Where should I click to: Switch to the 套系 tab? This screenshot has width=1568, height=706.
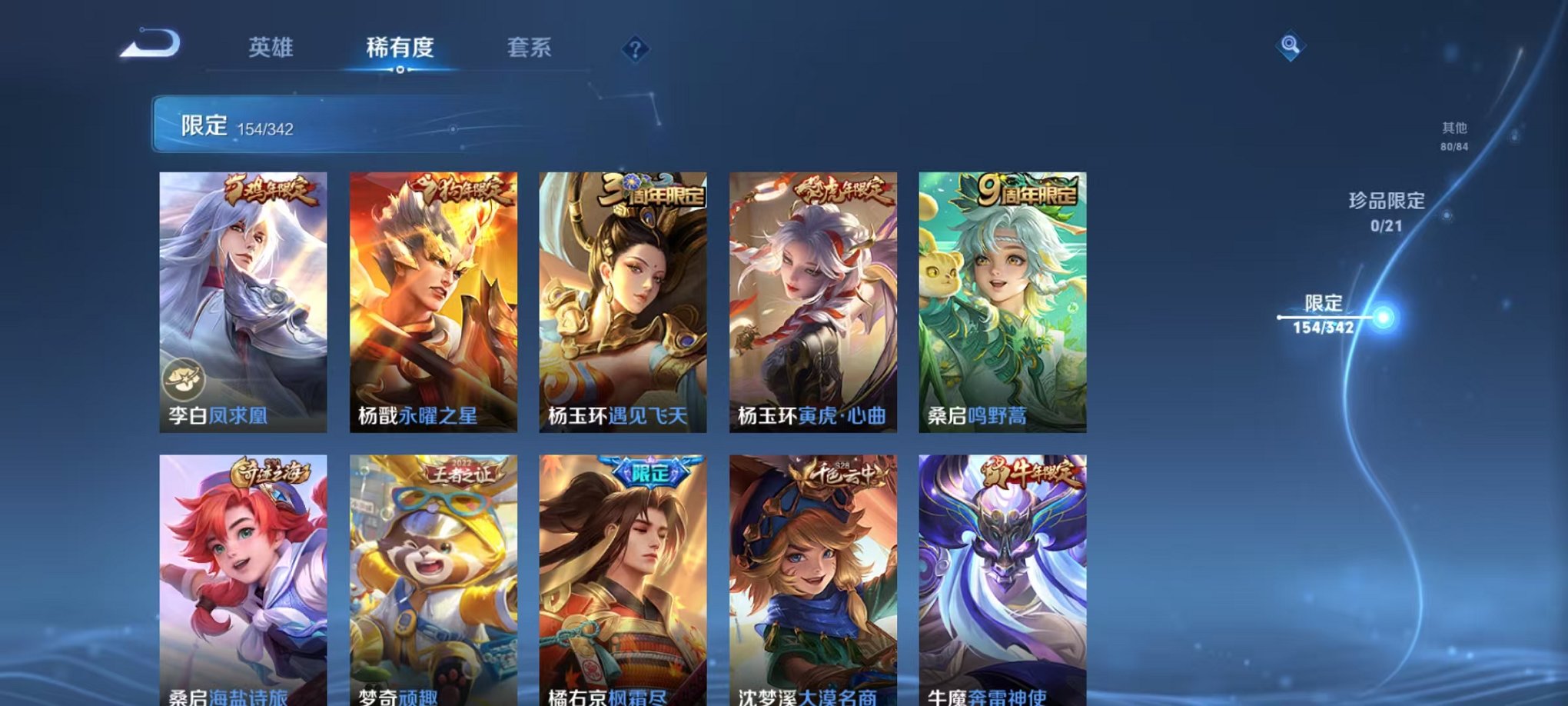pos(530,48)
